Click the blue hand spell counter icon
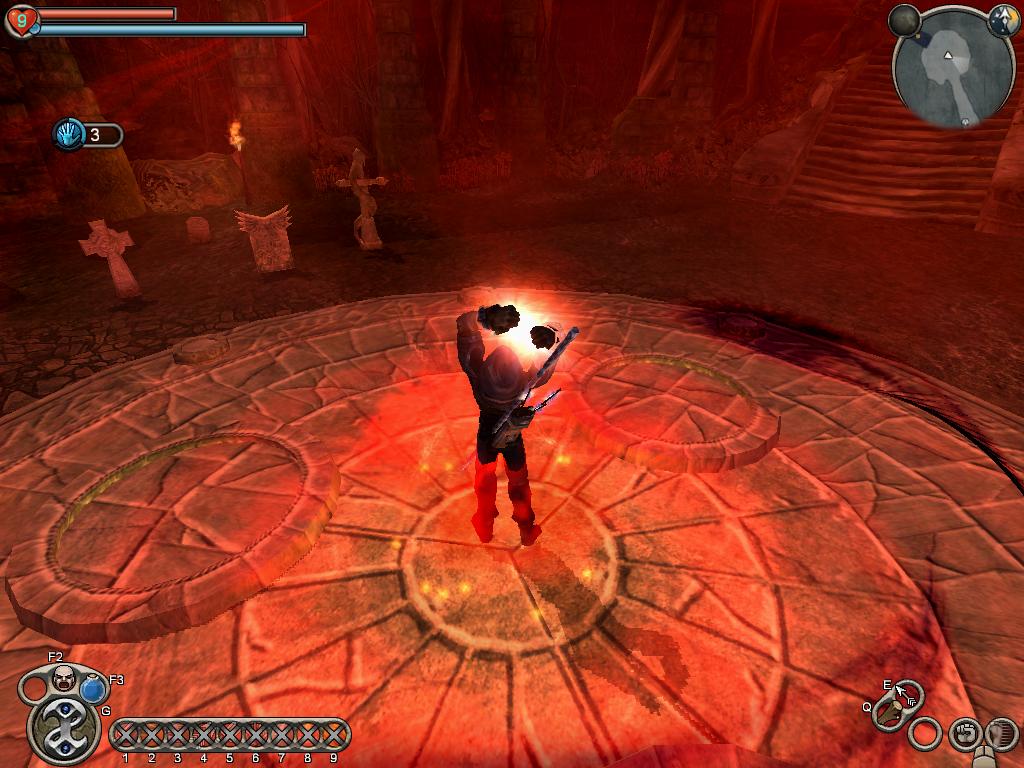The image size is (1024, 768). pyautogui.click(x=68, y=134)
